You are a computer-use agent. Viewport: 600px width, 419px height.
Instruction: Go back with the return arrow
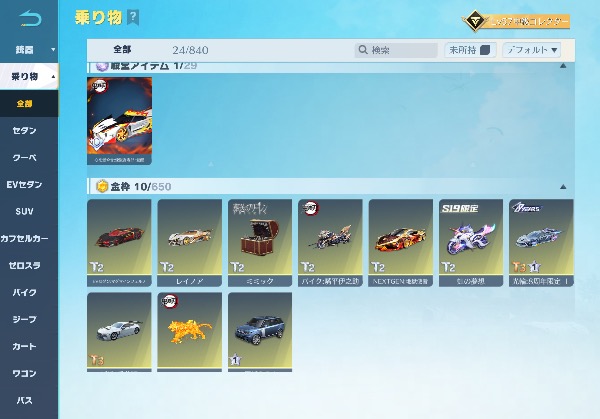(30, 19)
